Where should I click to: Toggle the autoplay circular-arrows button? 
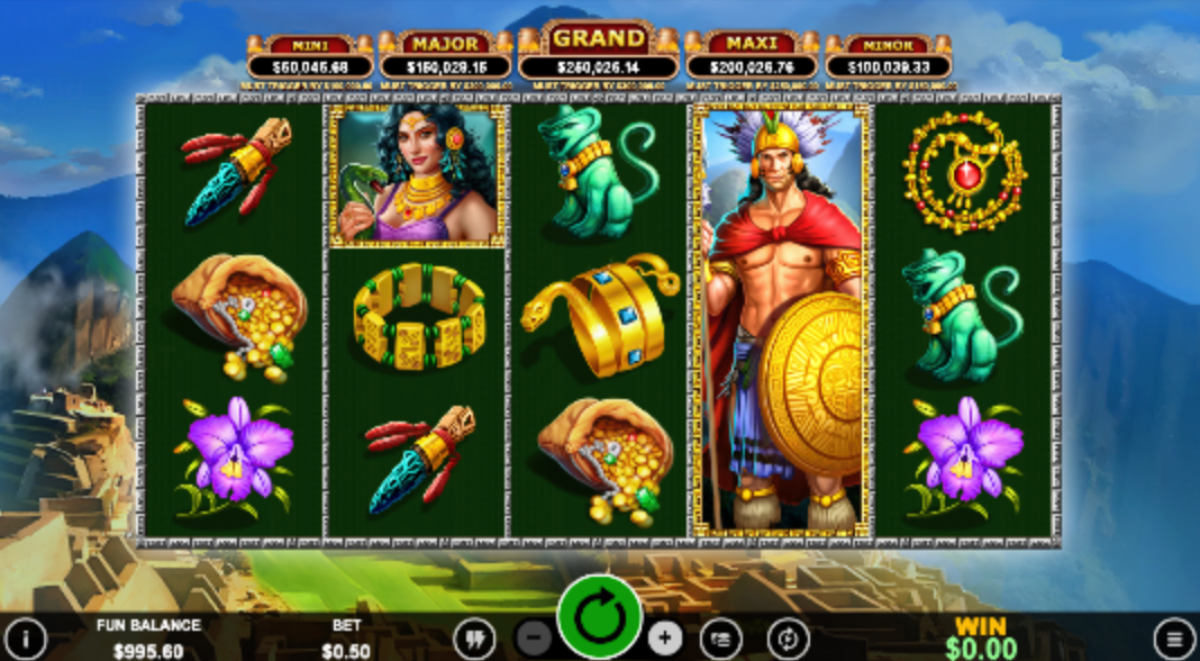[x=788, y=638]
